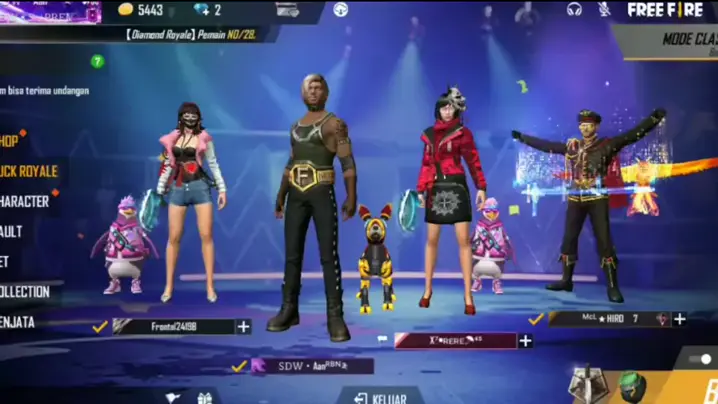Viewport: 718px width, 404px height.
Task: Add friend via plus next to Frontal24198
Action: 243,326
